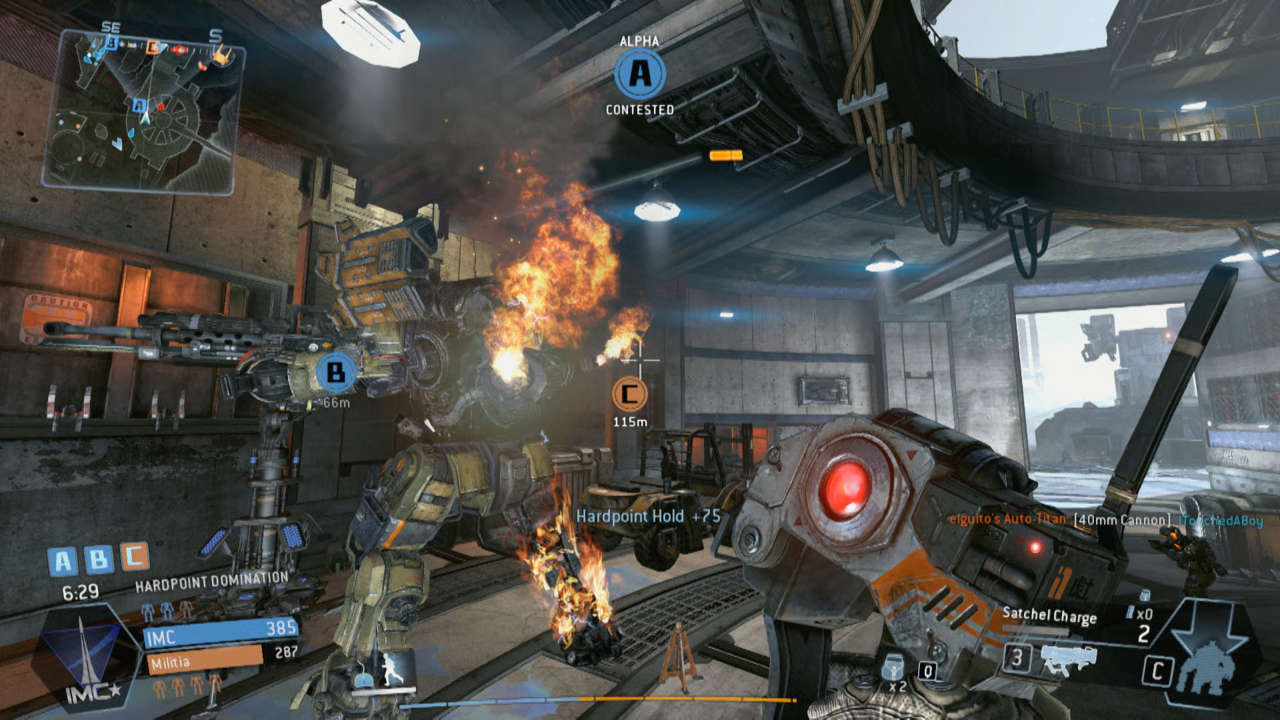Click the blue B hardpoint status tile
Screen dimensions: 1280x720
[x=98, y=560]
